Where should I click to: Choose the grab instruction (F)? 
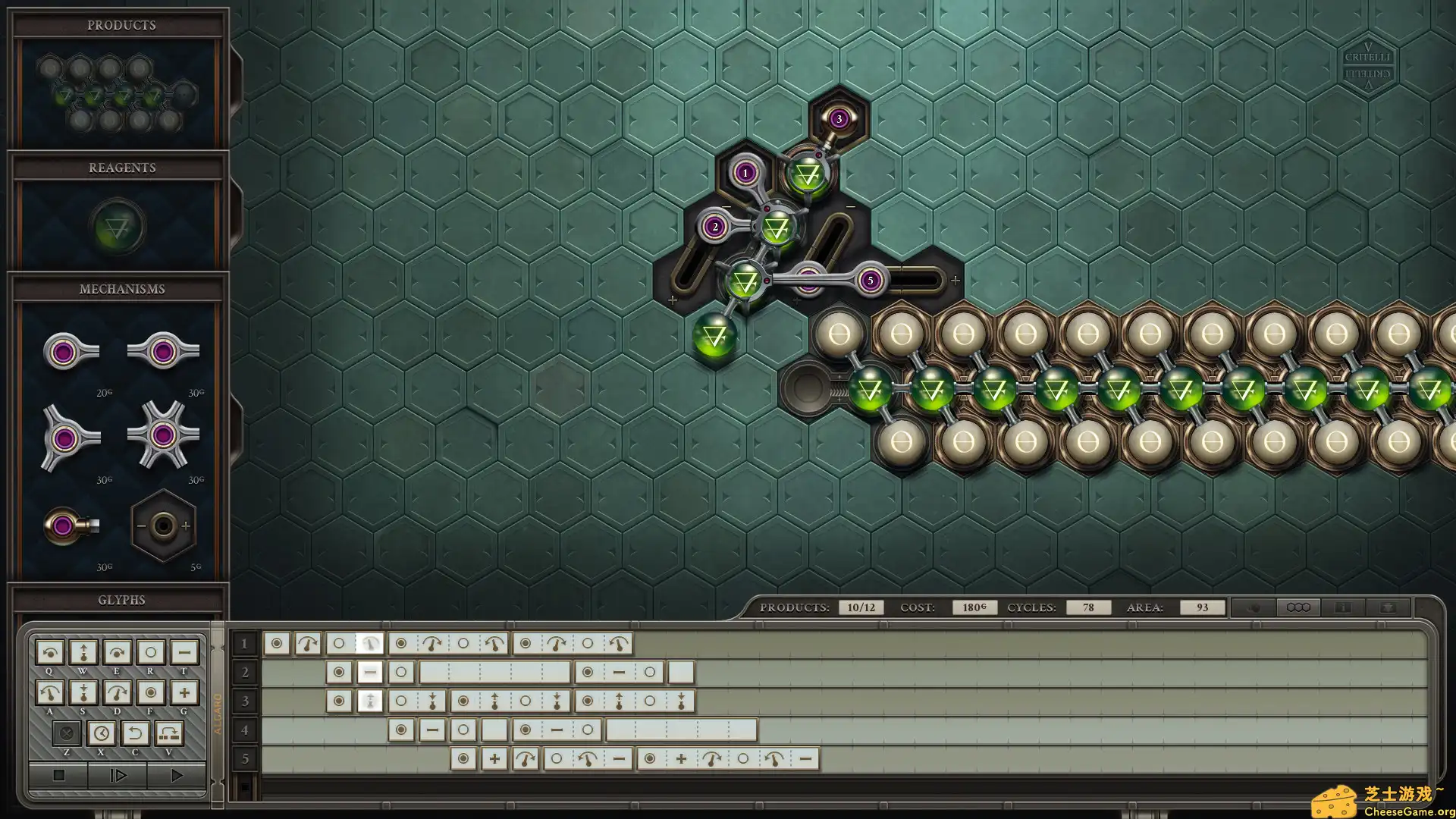tap(150, 692)
